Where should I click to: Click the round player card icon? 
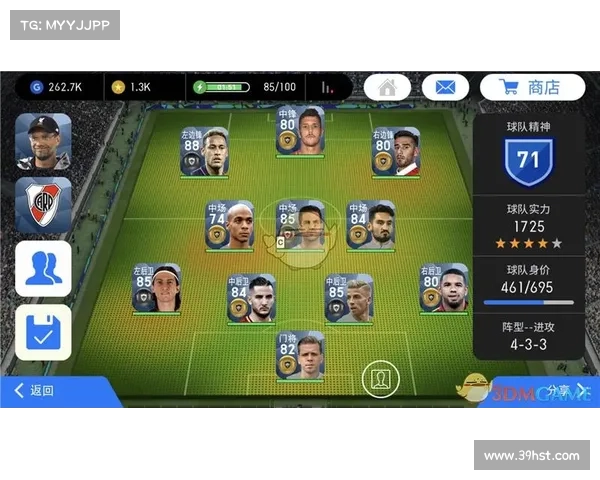click(x=379, y=379)
